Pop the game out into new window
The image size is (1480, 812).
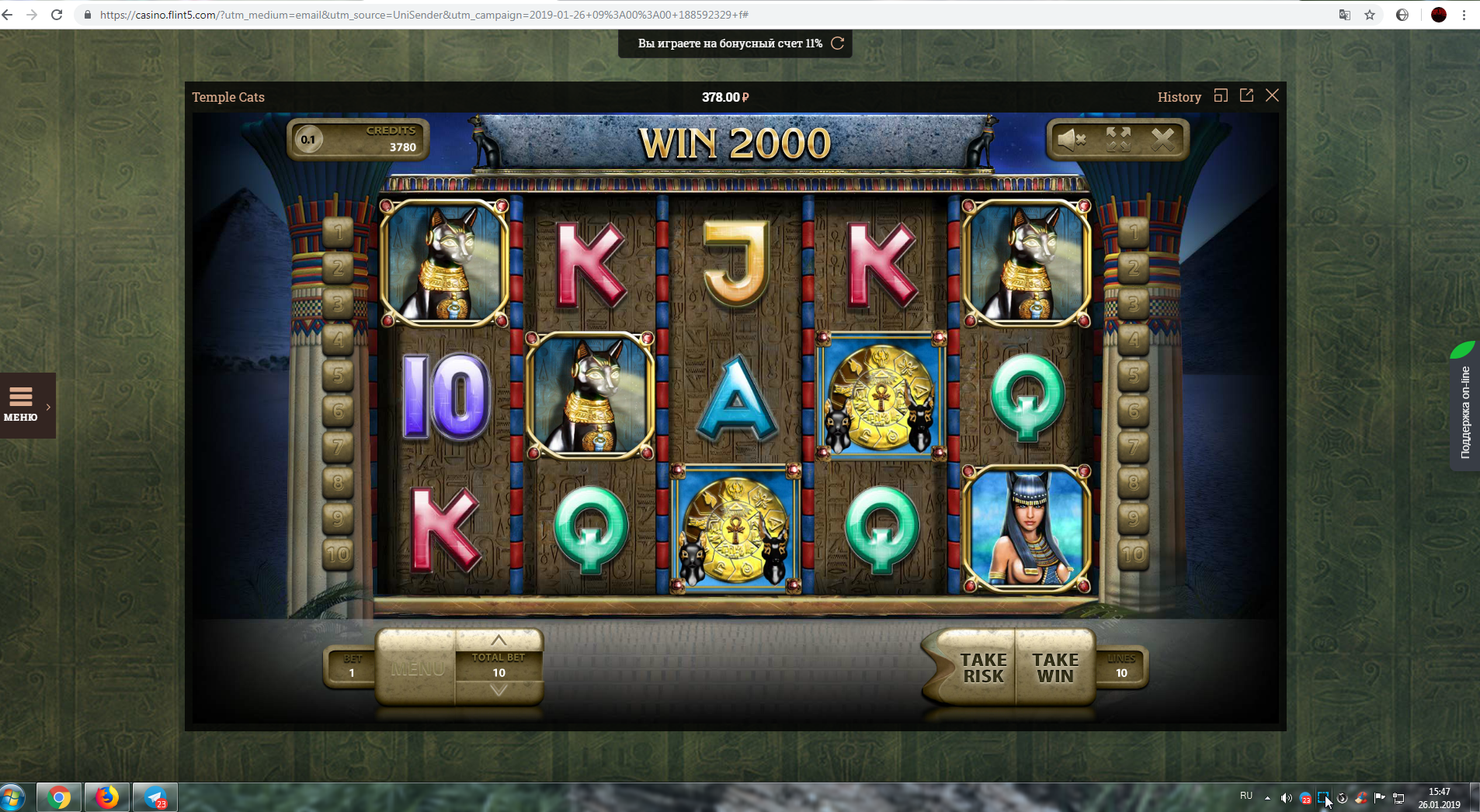tap(1246, 95)
